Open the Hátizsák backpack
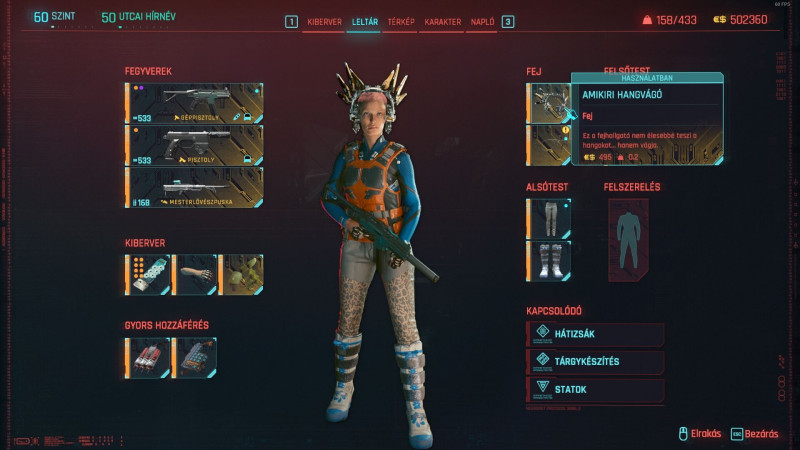The width and height of the screenshot is (800, 450). click(x=595, y=334)
